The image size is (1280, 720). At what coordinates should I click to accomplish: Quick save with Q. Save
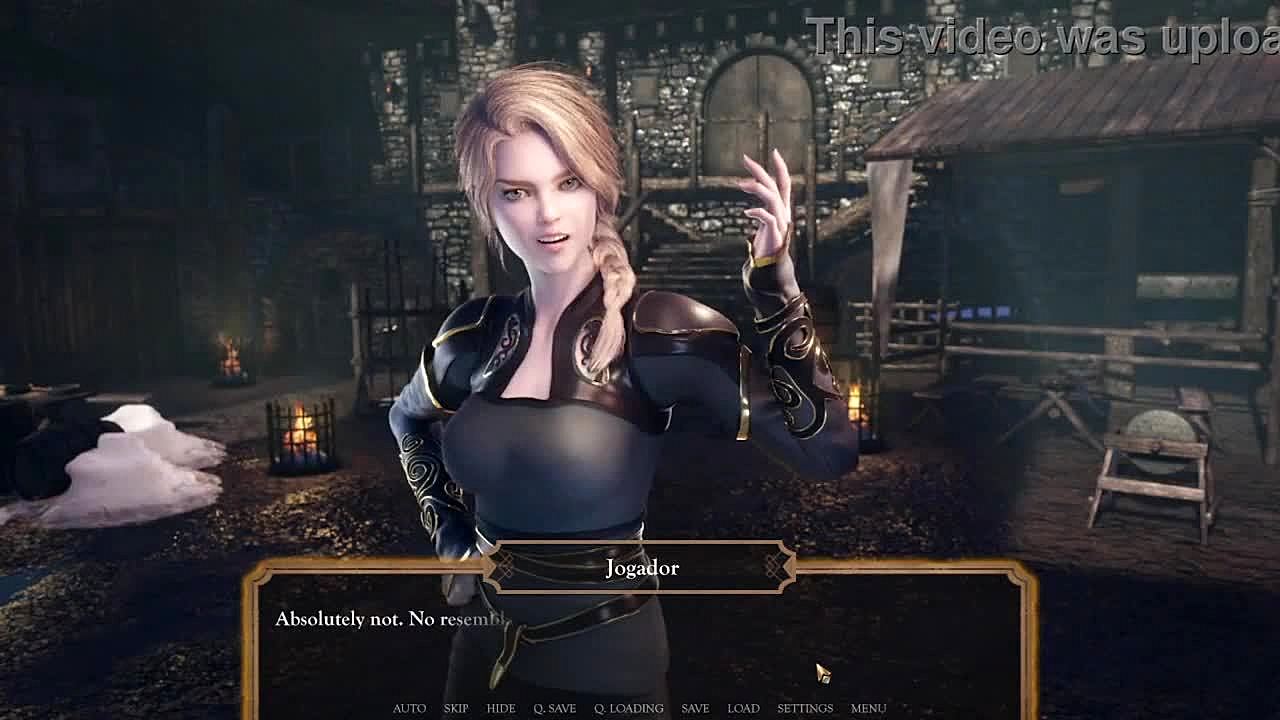tap(554, 708)
